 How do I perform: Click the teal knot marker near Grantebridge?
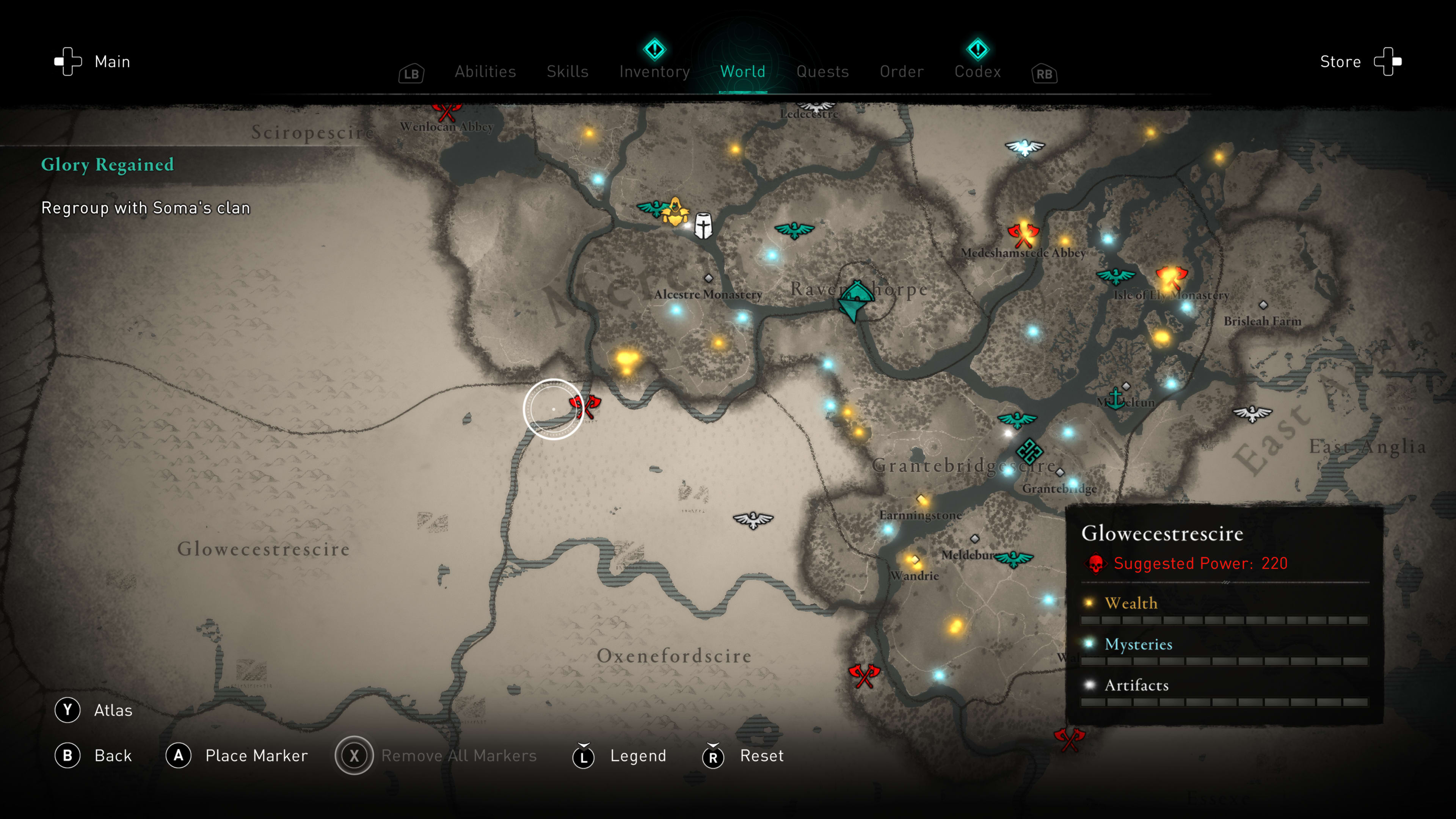(1029, 451)
